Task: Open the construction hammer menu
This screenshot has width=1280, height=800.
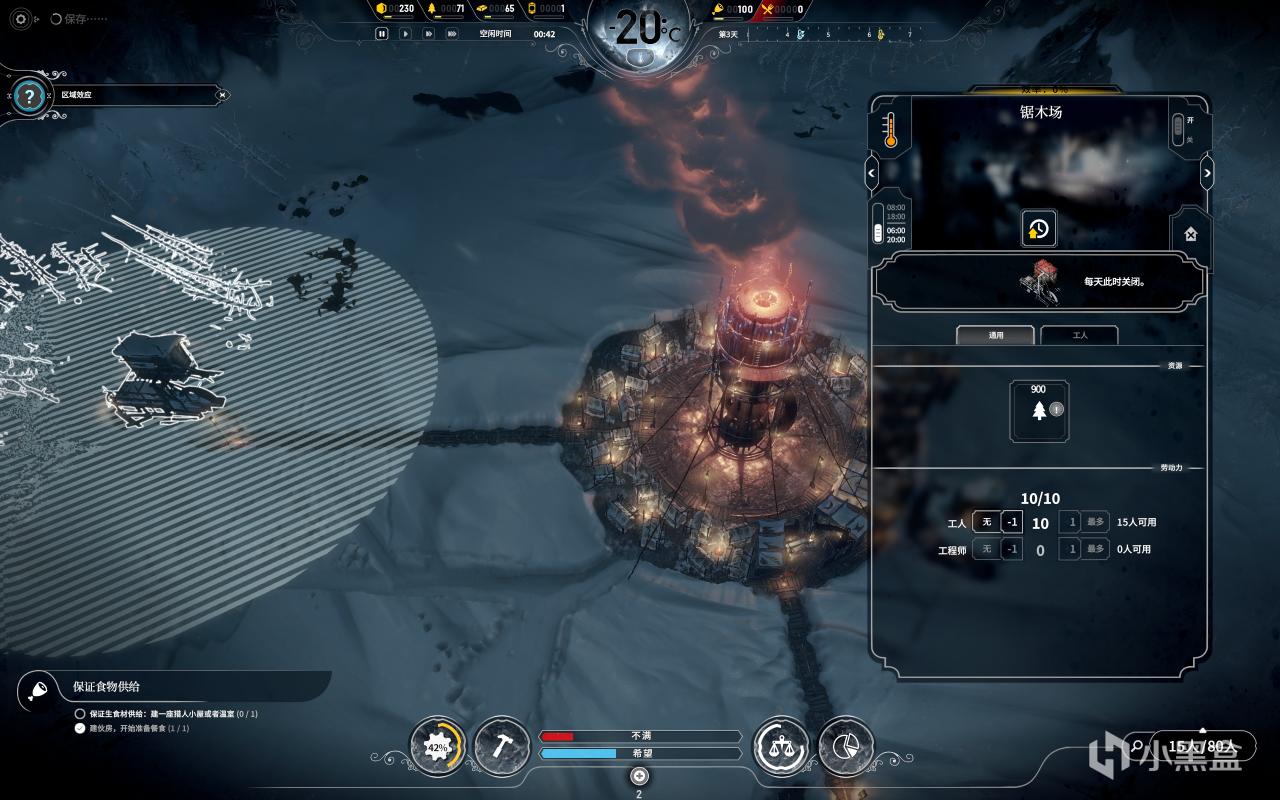Action: (x=501, y=746)
